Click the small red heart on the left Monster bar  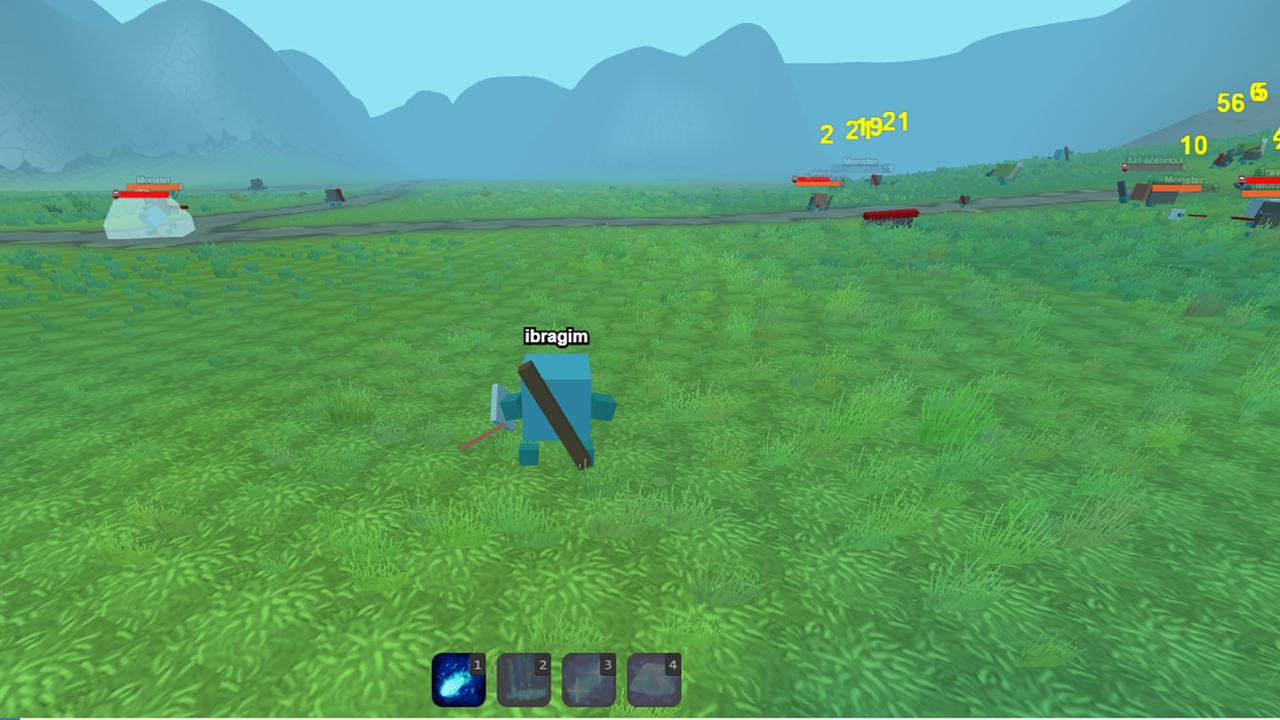tap(116, 194)
